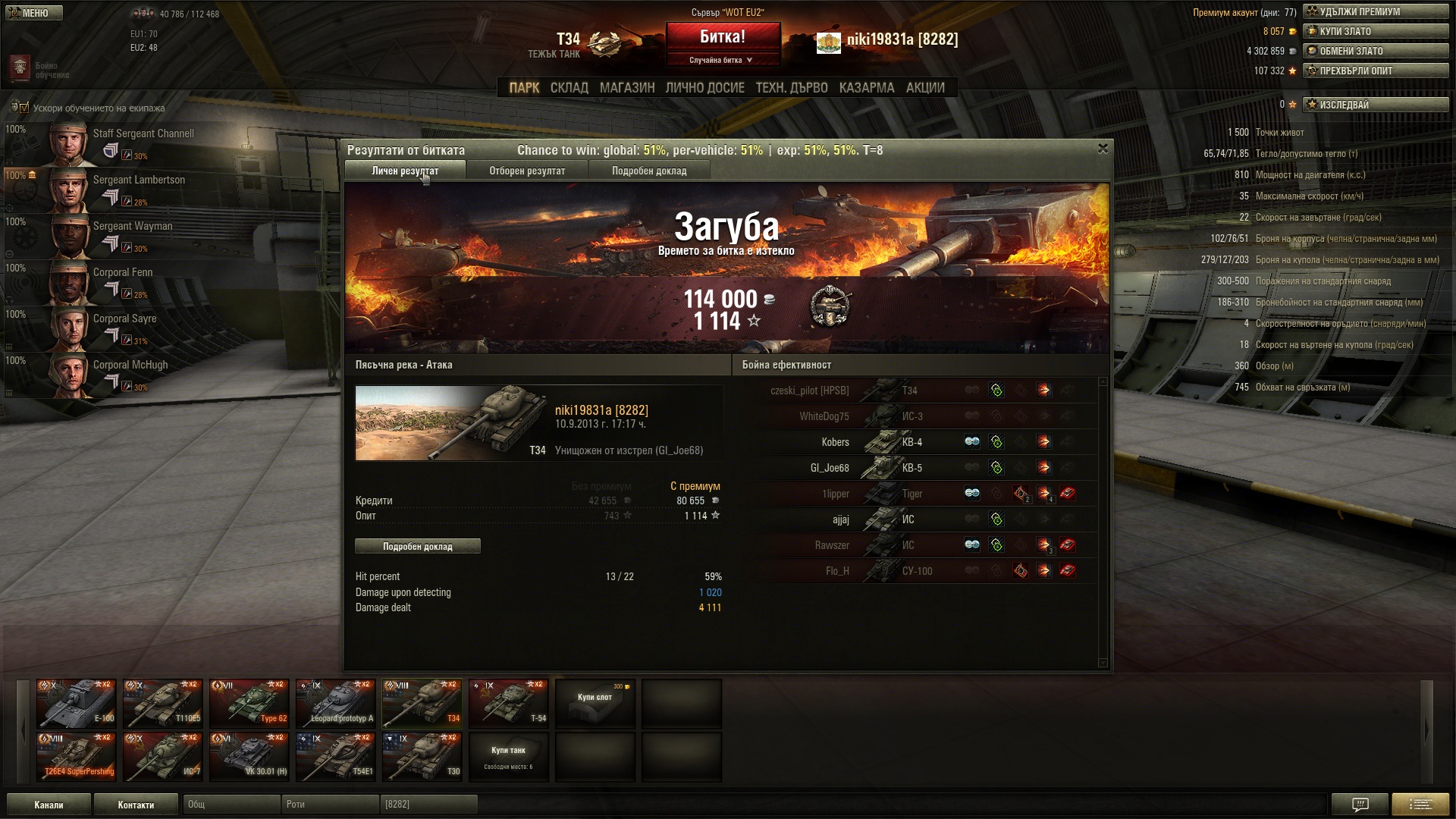The image size is (1456, 819).
Task: Open the МЕНЮ button
Action: point(34,13)
